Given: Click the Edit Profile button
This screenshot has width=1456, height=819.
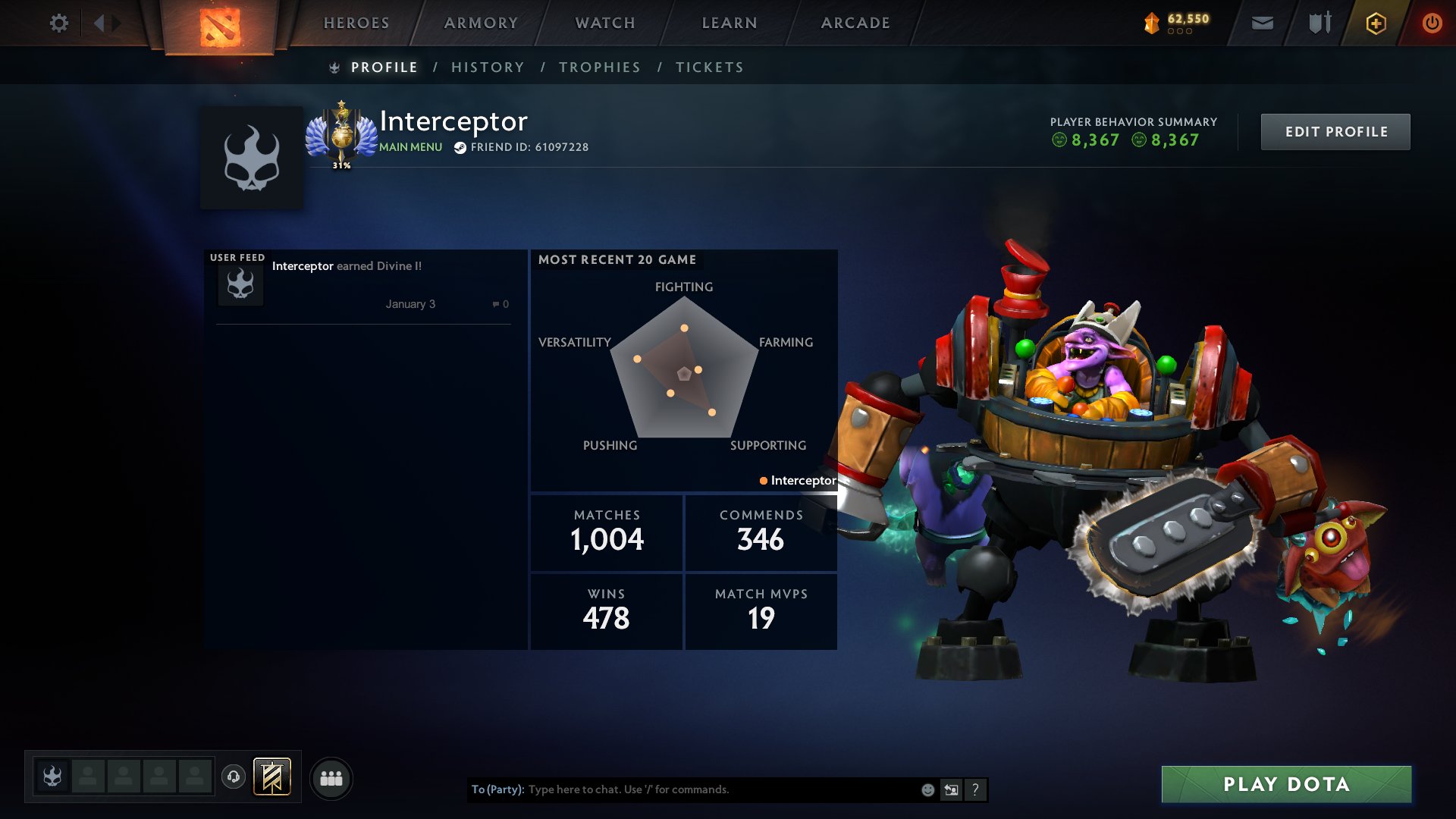Looking at the screenshot, I should 1335,132.
